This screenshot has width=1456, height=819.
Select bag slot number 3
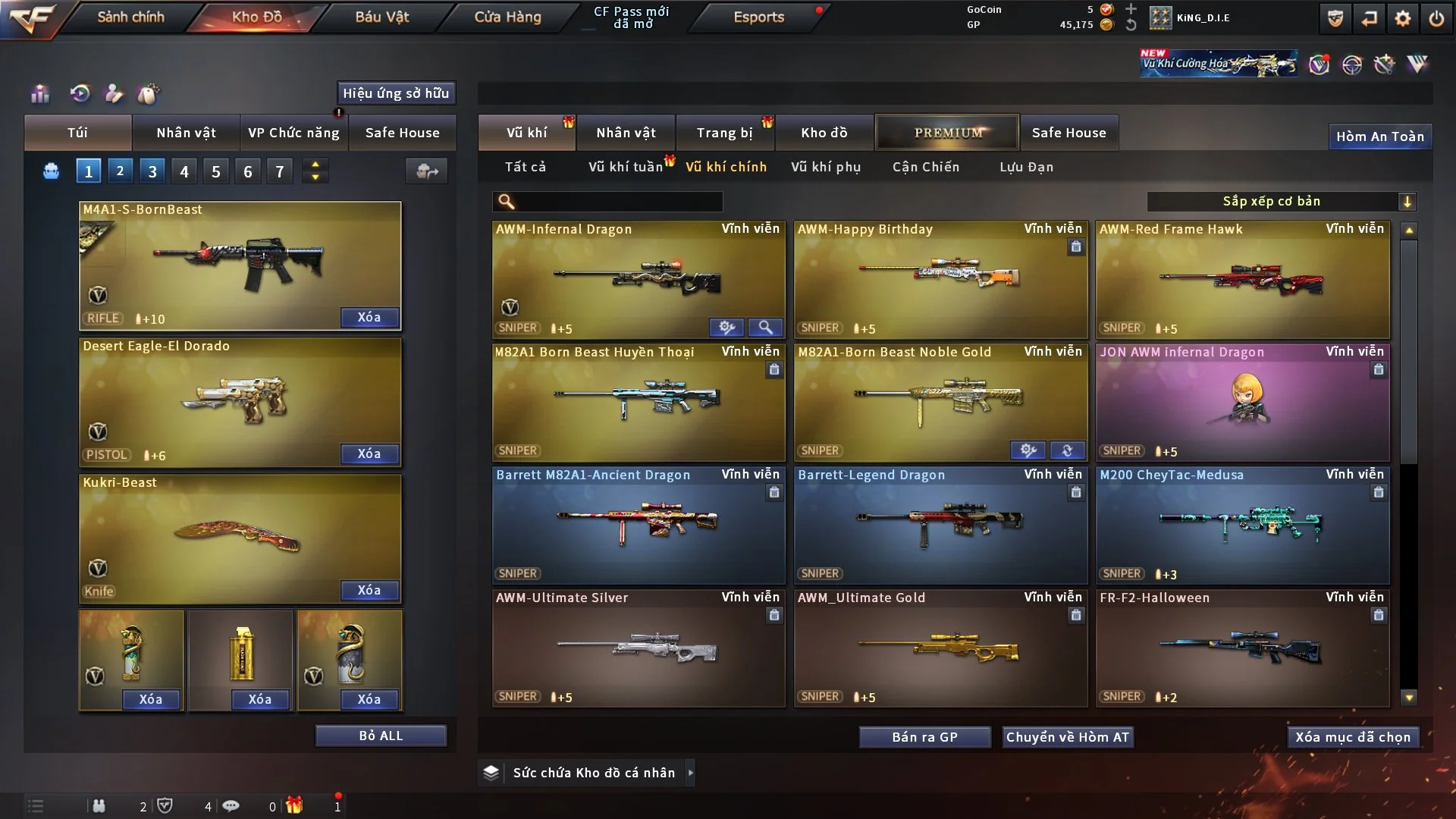pyautogui.click(x=152, y=171)
